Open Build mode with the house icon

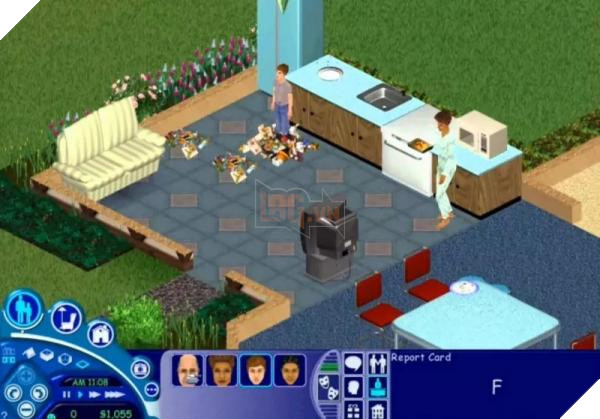click(100, 334)
